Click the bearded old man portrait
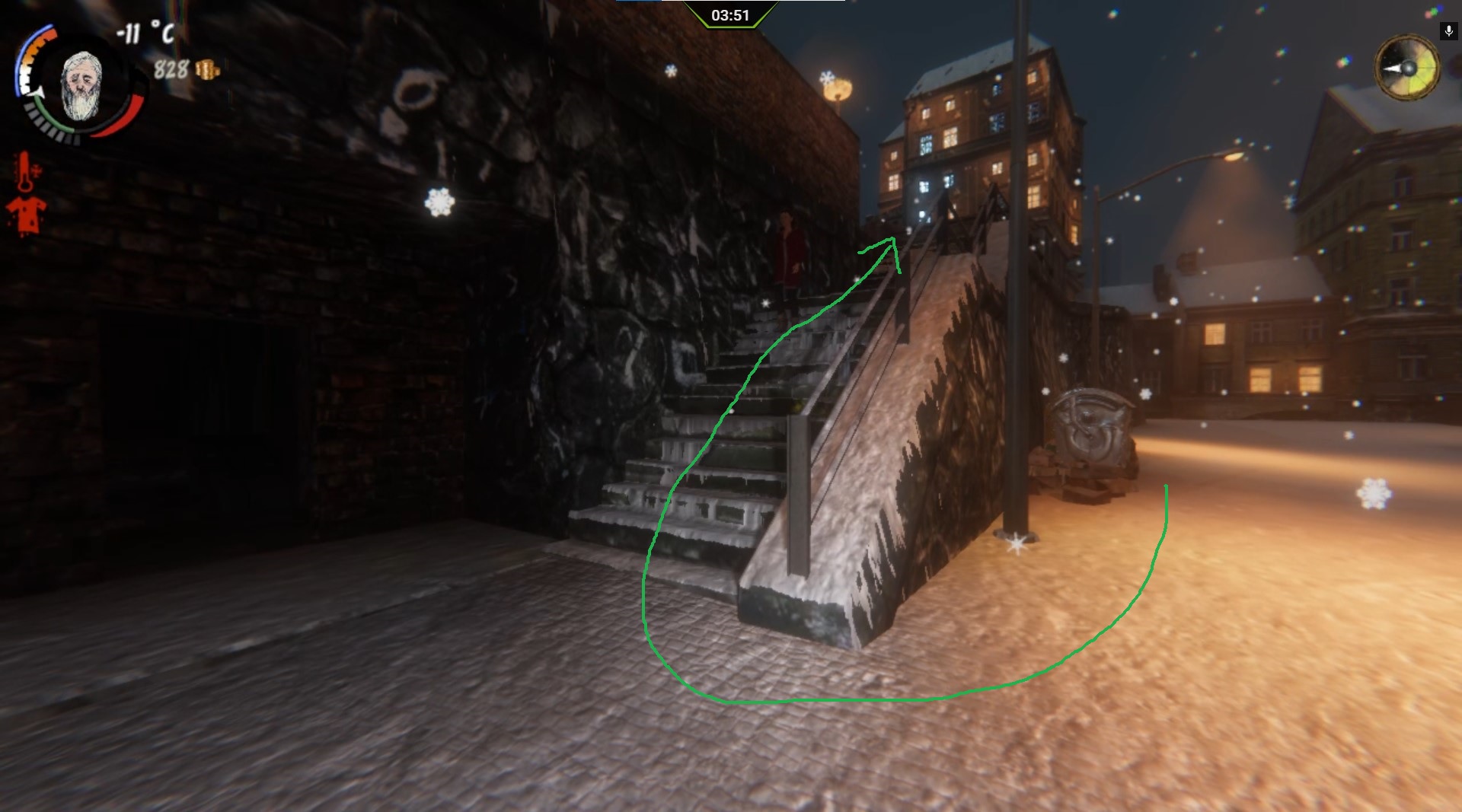The height and width of the screenshot is (812, 1462). click(81, 86)
